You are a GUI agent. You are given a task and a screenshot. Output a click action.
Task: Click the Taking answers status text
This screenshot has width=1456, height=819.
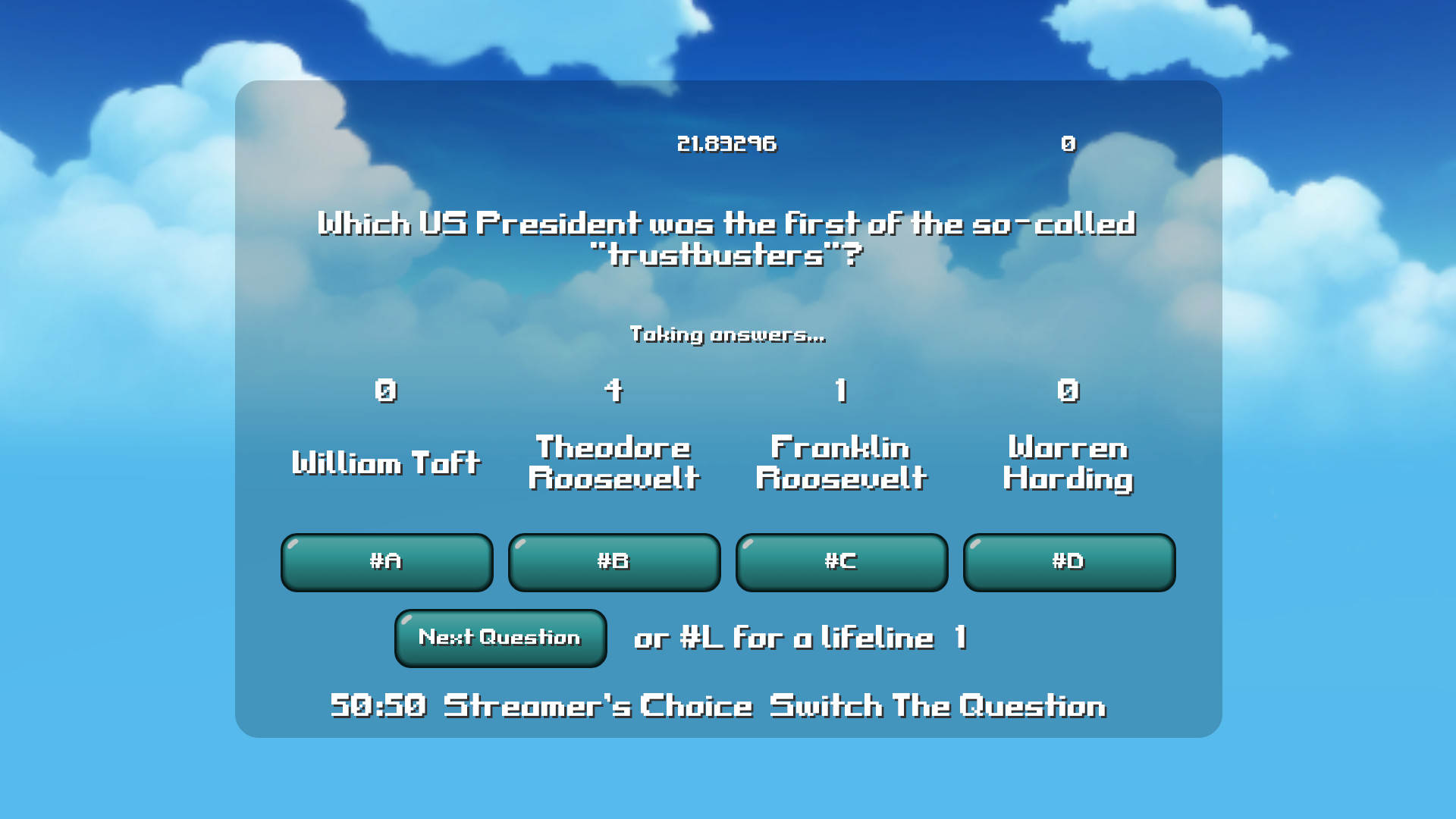726,334
